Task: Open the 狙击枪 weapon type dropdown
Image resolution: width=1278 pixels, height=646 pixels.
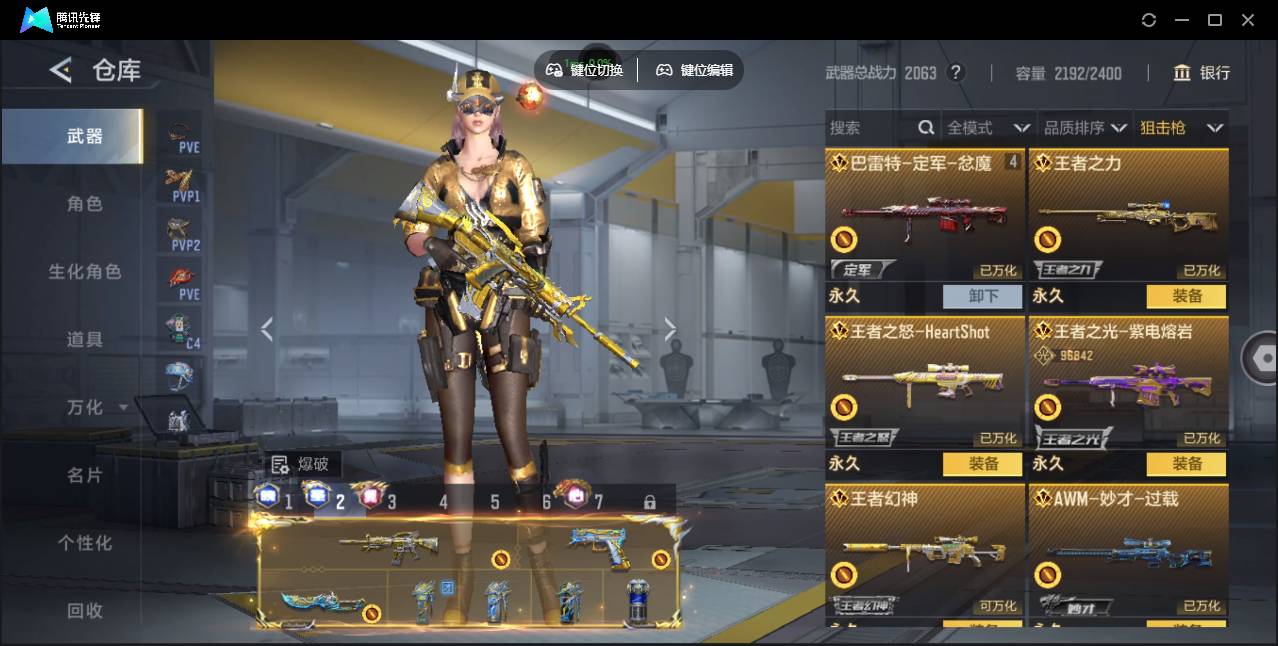Action: pyautogui.click(x=1181, y=128)
